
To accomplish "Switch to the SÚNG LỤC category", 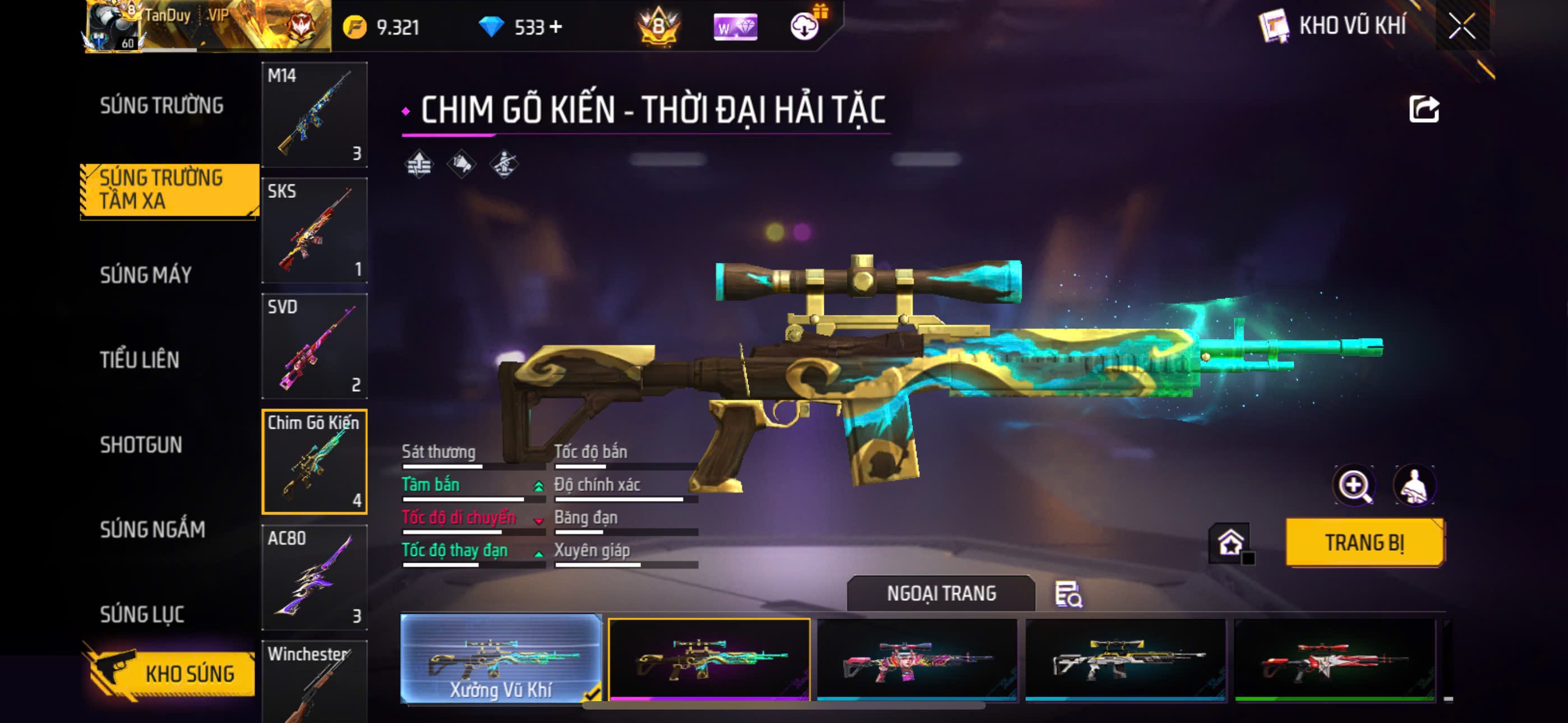I will [142, 614].
